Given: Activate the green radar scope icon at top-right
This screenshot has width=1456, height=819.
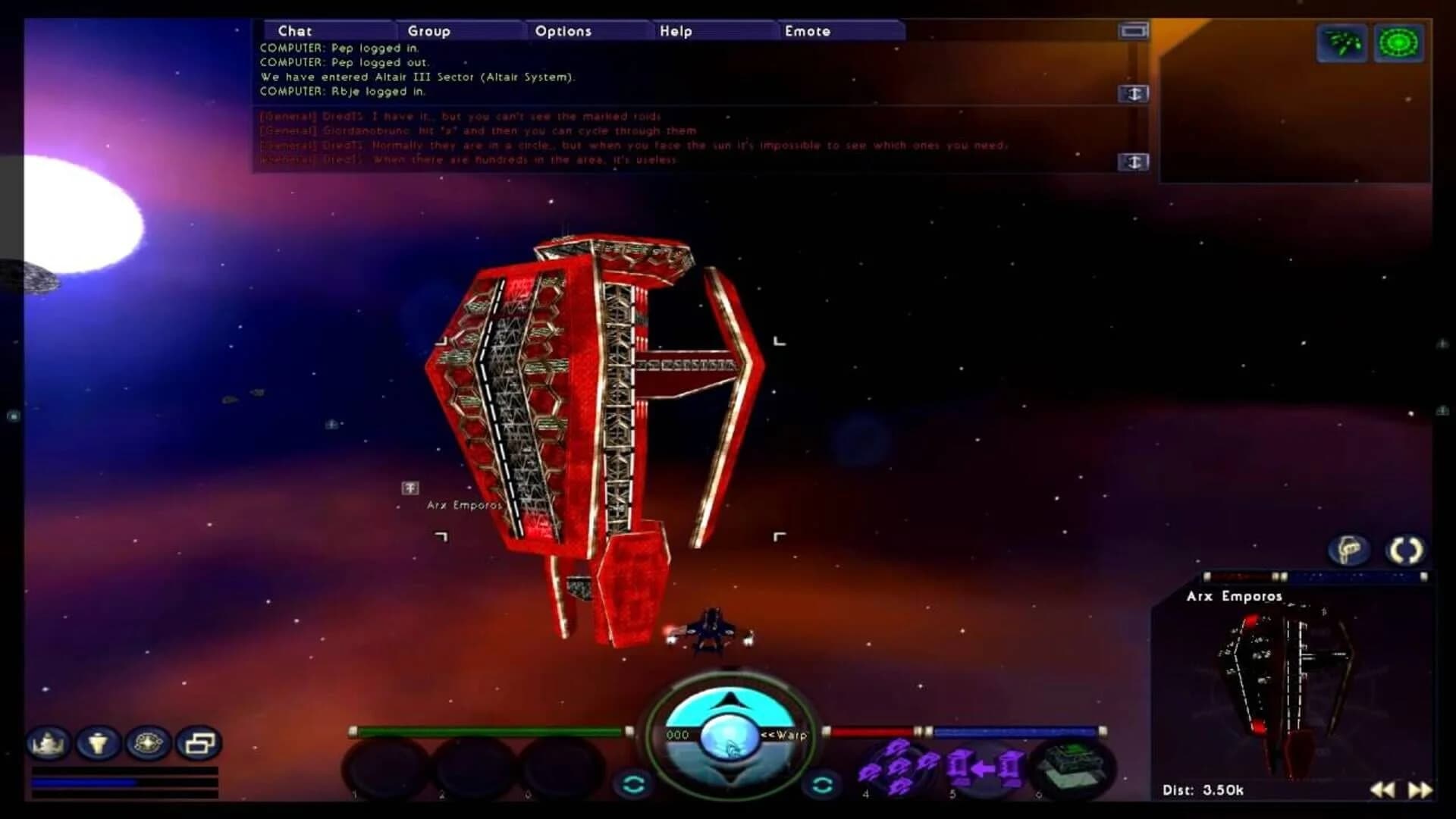Looking at the screenshot, I should pos(1399,42).
